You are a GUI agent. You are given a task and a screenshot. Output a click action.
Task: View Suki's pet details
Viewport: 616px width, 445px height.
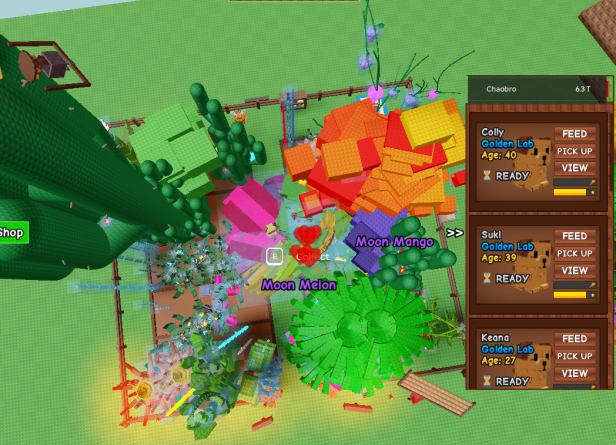pos(574,271)
